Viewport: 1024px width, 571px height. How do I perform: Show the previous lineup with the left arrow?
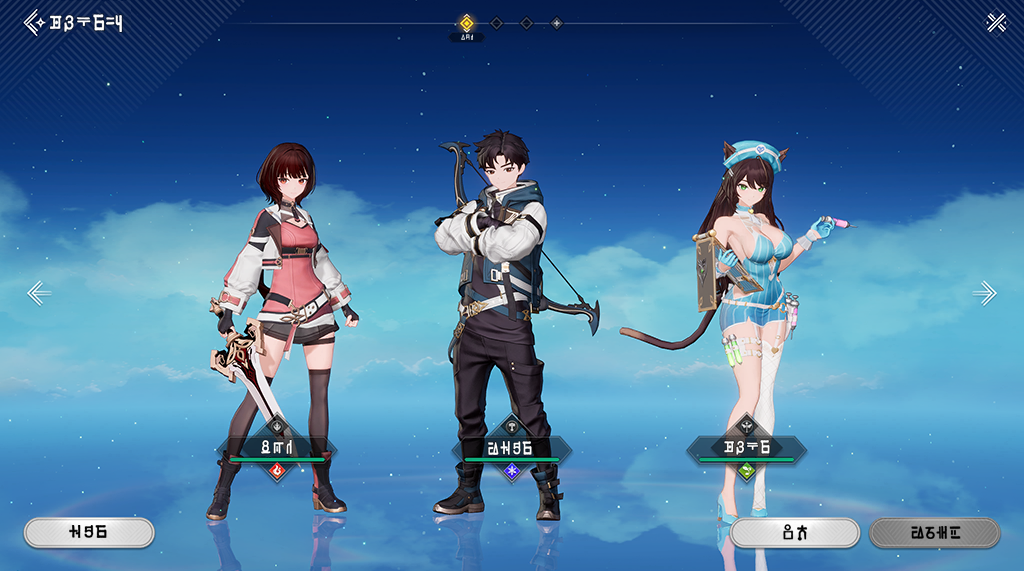[38, 293]
